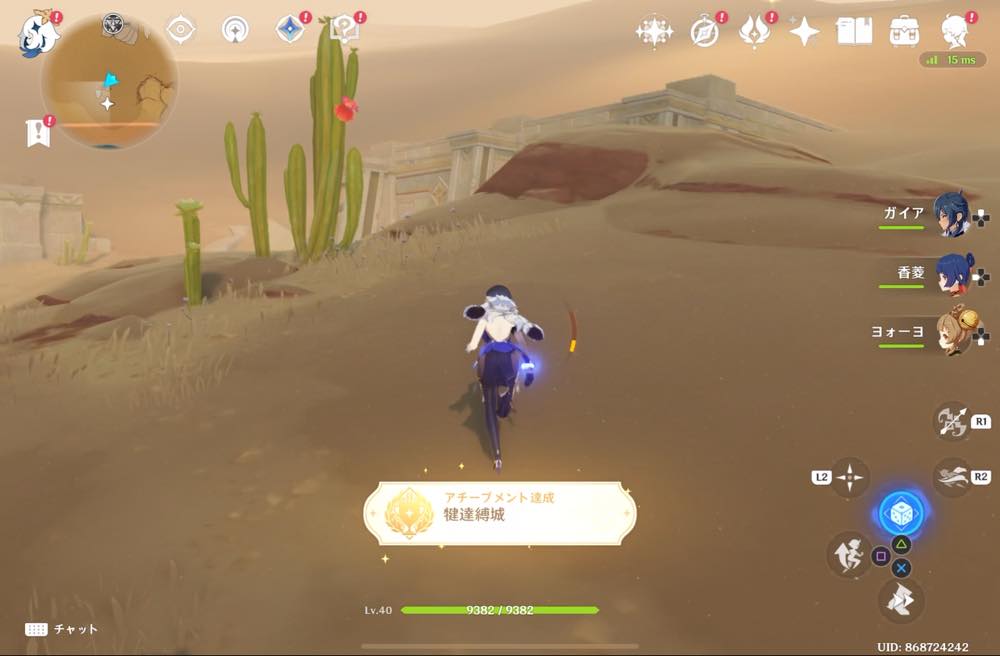Open the backpack inventory
Screen dimensions: 1000x656
point(904,33)
